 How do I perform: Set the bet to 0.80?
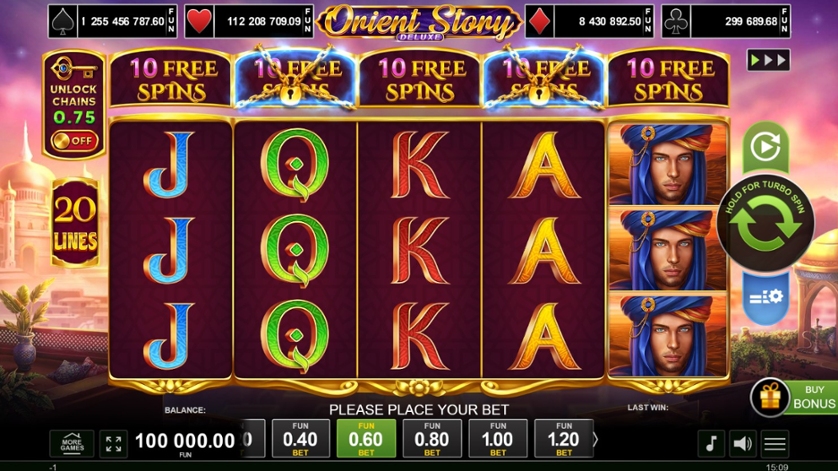tap(432, 438)
